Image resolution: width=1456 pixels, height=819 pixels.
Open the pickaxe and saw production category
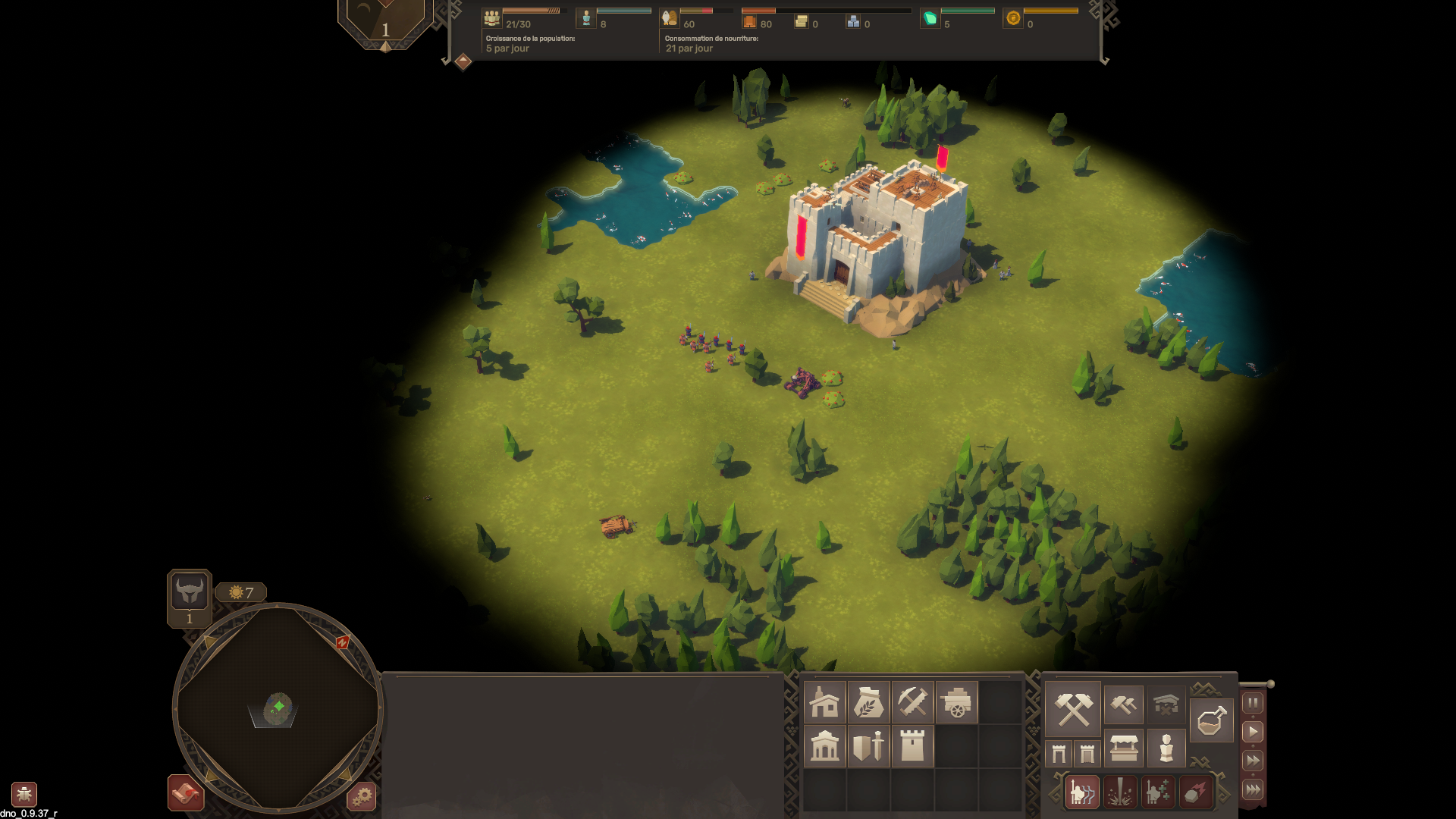click(x=912, y=702)
